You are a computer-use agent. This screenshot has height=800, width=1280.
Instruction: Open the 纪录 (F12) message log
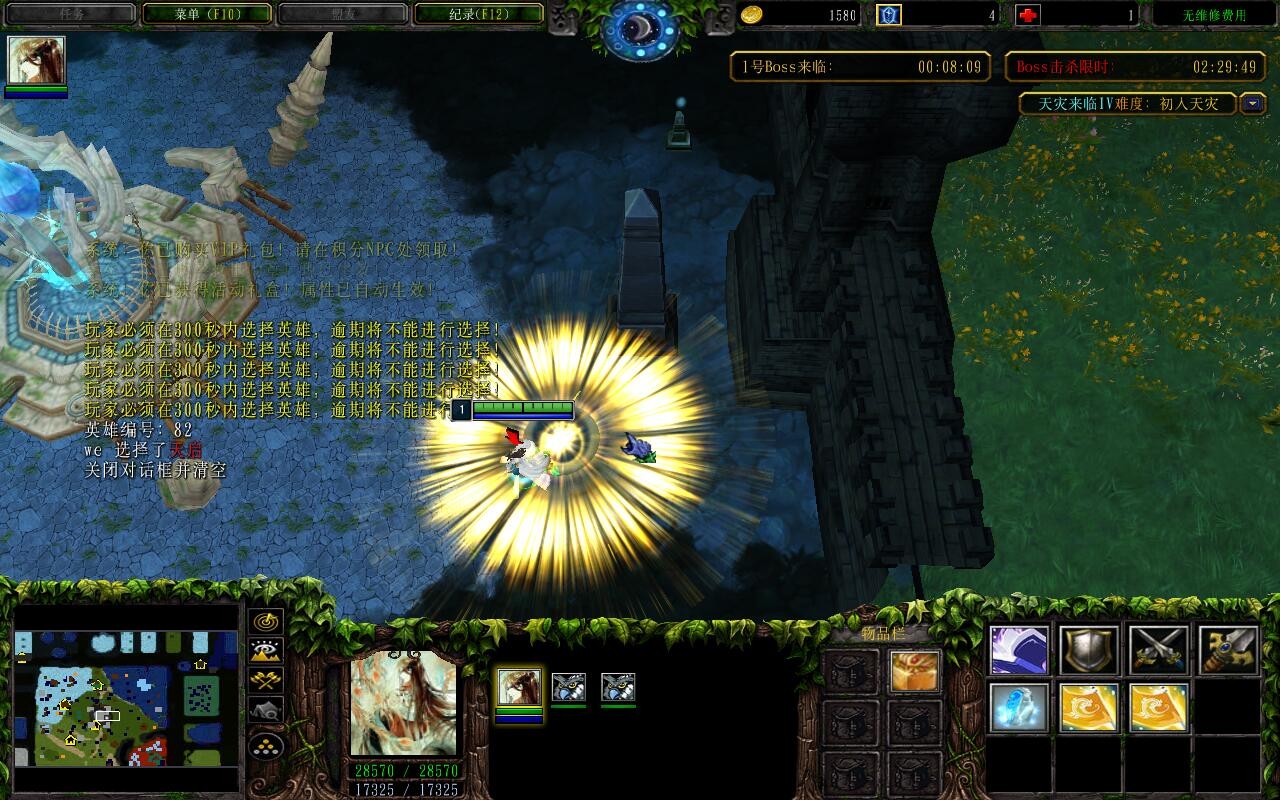point(478,14)
